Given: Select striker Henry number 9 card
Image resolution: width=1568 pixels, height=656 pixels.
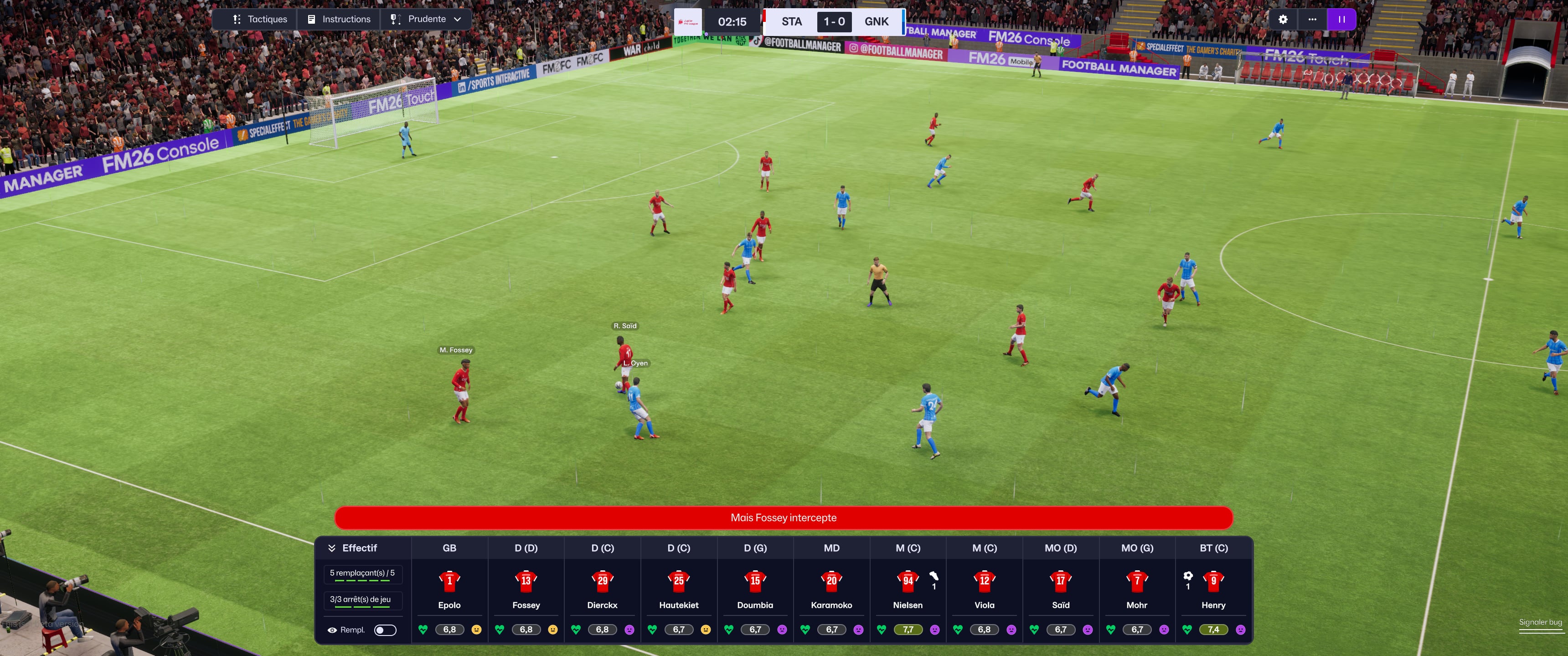Looking at the screenshot, I should pos(1213,580).
